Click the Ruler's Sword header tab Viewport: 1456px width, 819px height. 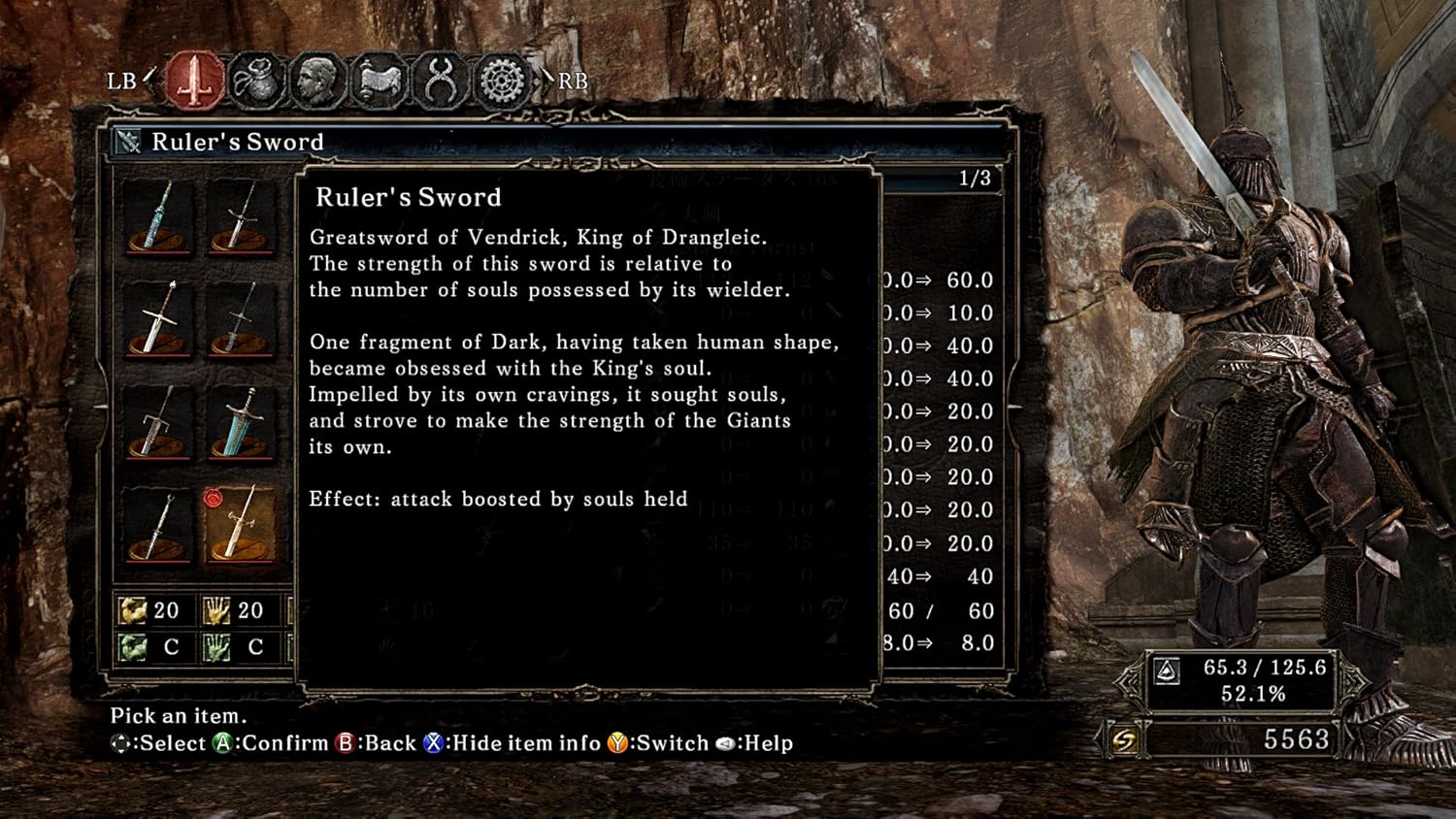pyautogui.click(x=237, y=142)
